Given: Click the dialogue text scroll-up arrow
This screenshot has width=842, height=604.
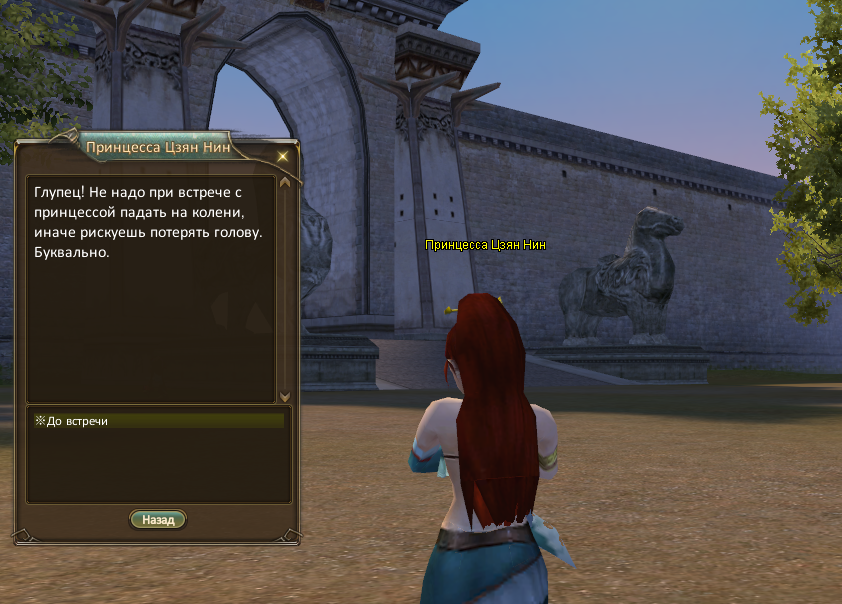Looking at the screenshot, I should [285, 183].
